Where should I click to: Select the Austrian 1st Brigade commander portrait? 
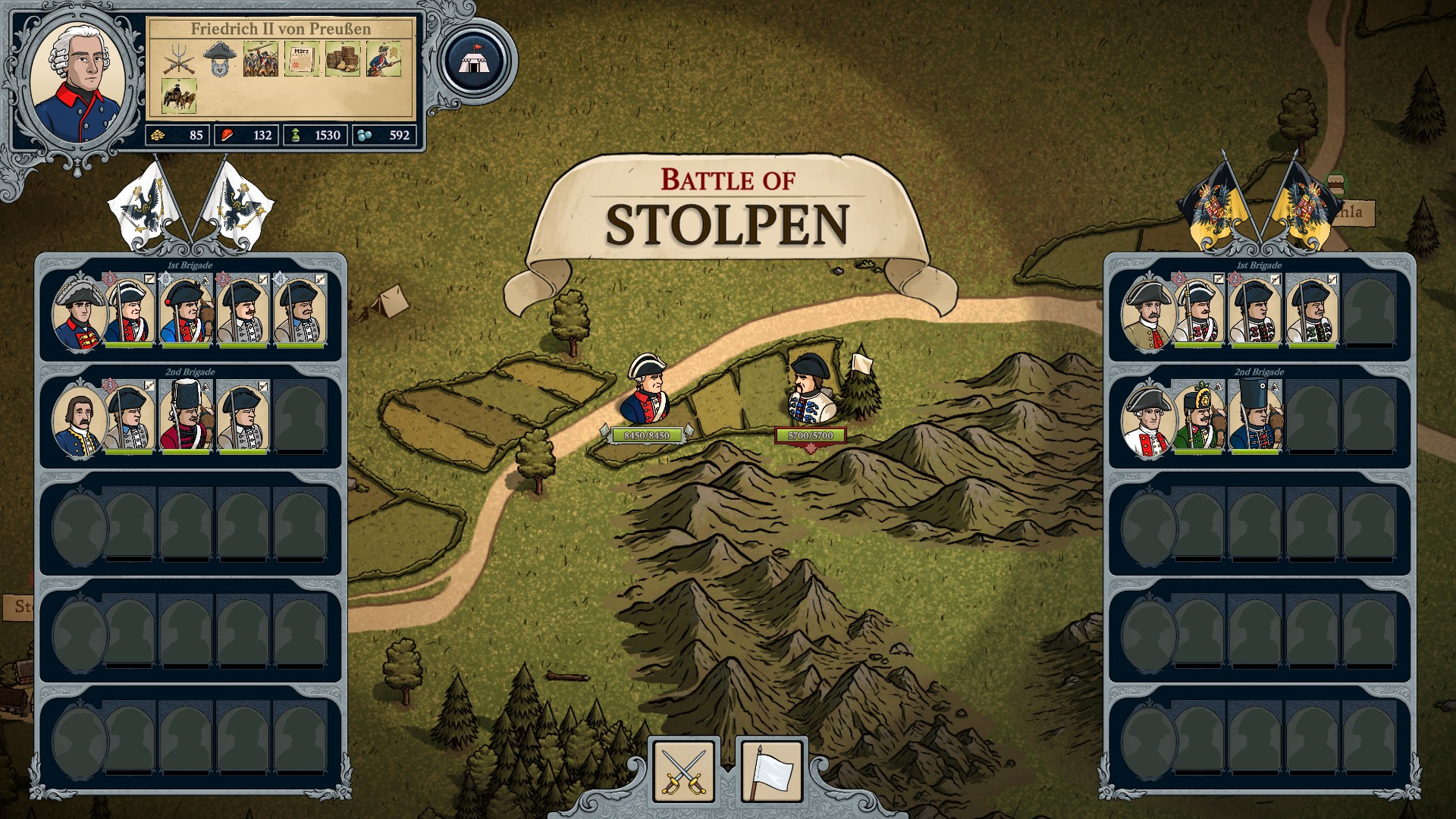coord(1147,312)
